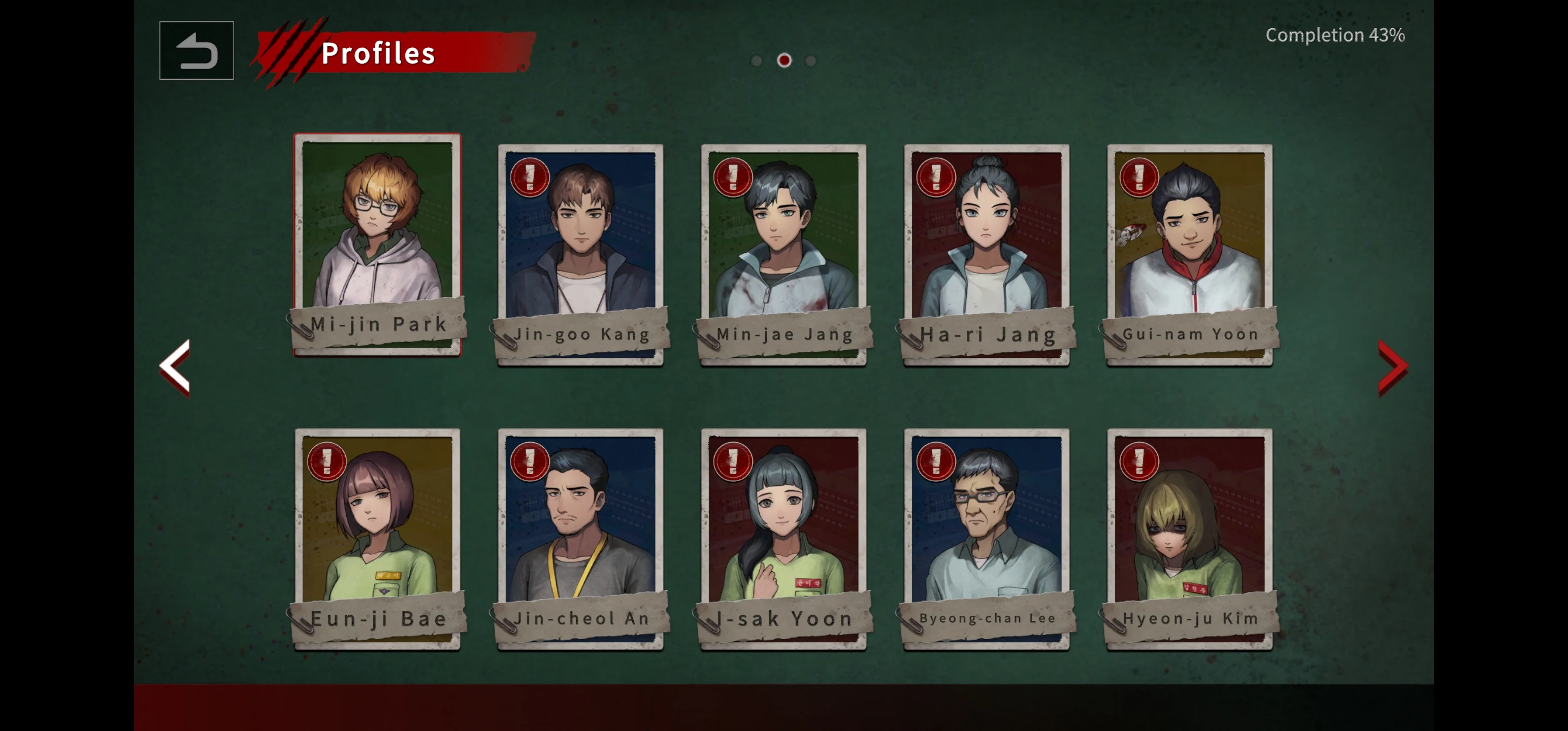Go back using the return arrow button
The width and height of the screenshot is (1568, 731).
click(x=197, y=51)
